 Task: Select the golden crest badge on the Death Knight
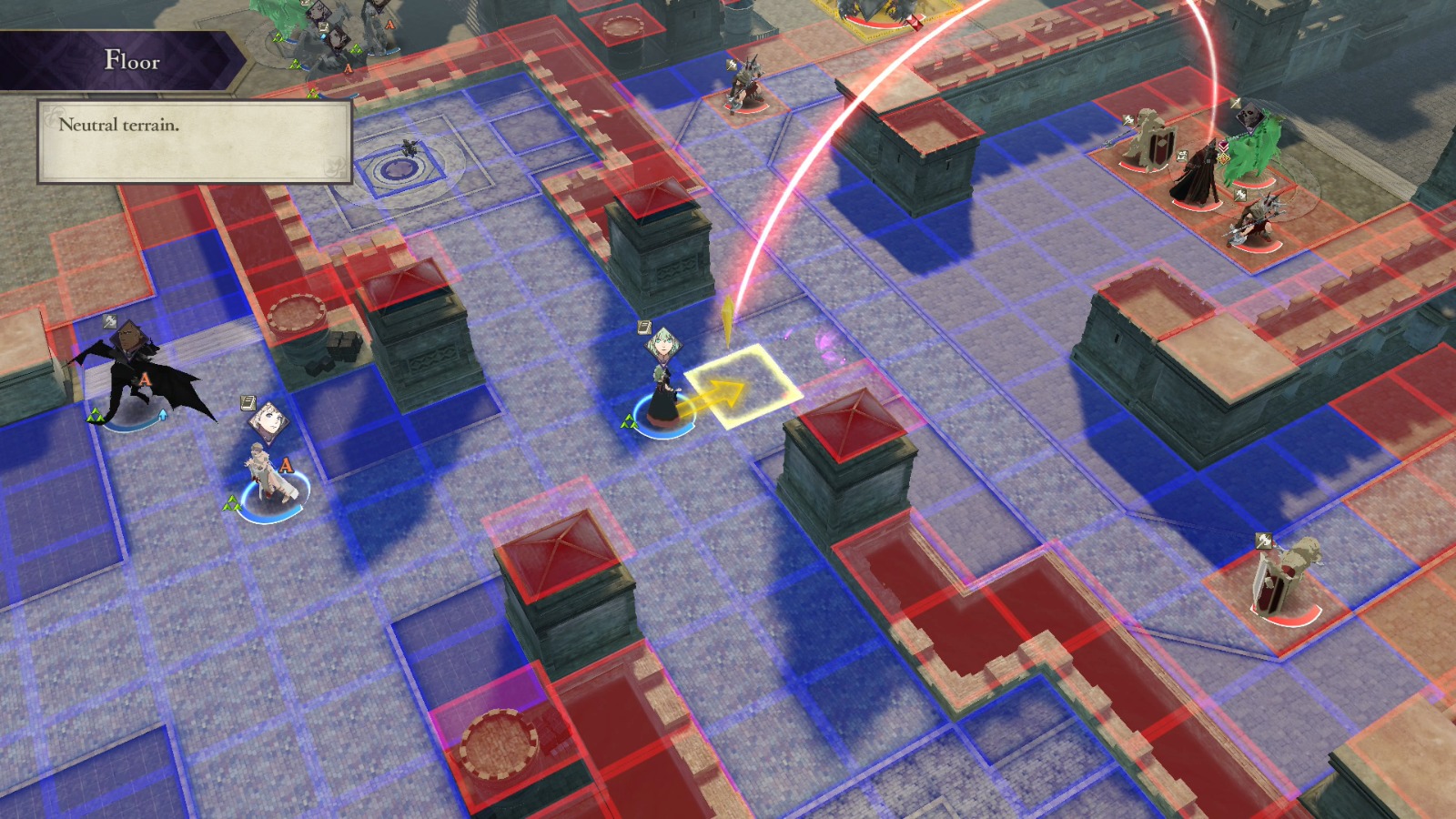1222,158
